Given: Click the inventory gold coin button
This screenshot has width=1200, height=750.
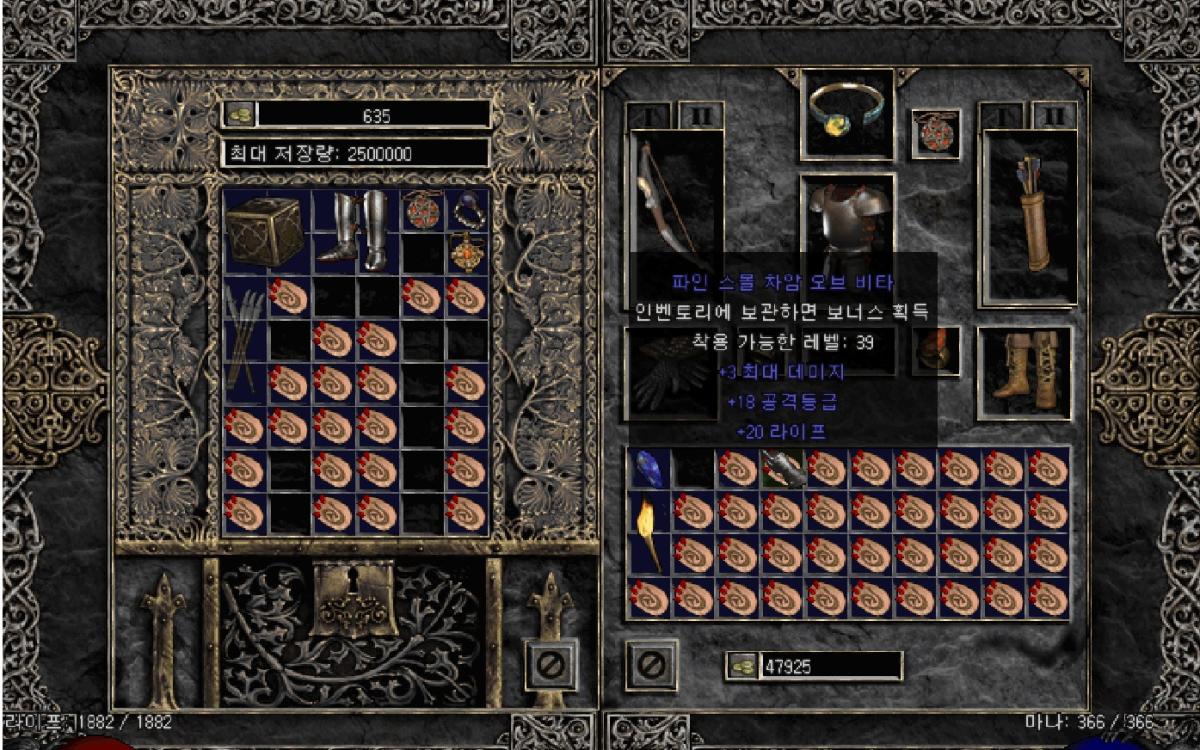Looking at the screenshot, I should tap(741, 666).
